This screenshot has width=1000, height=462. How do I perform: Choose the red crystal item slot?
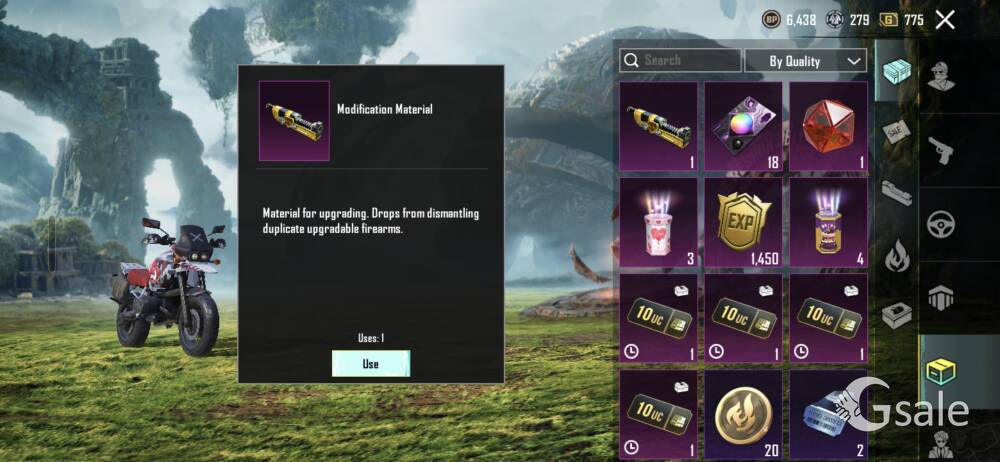828,126
